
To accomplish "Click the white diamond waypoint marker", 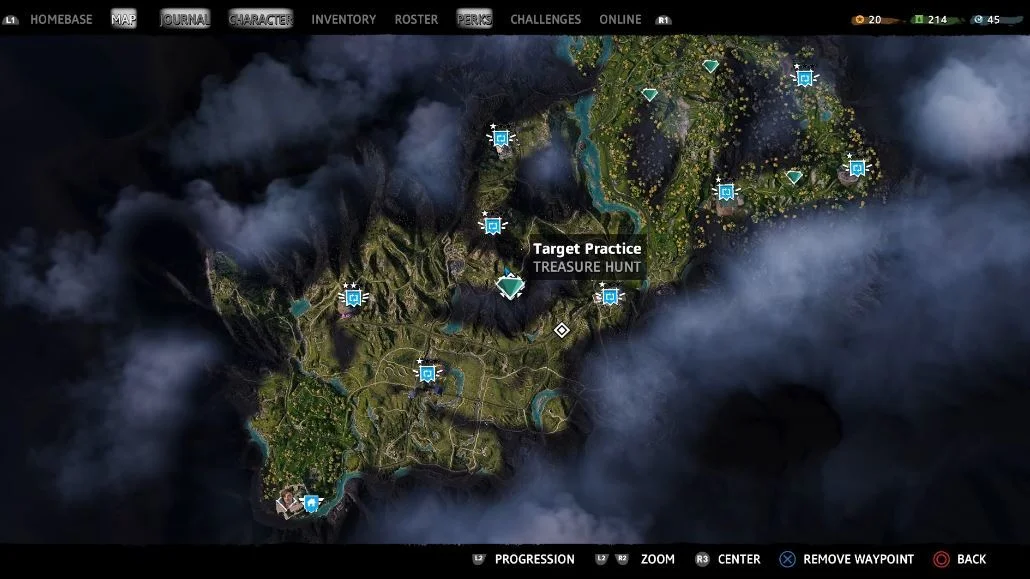I will pos(562,330).
